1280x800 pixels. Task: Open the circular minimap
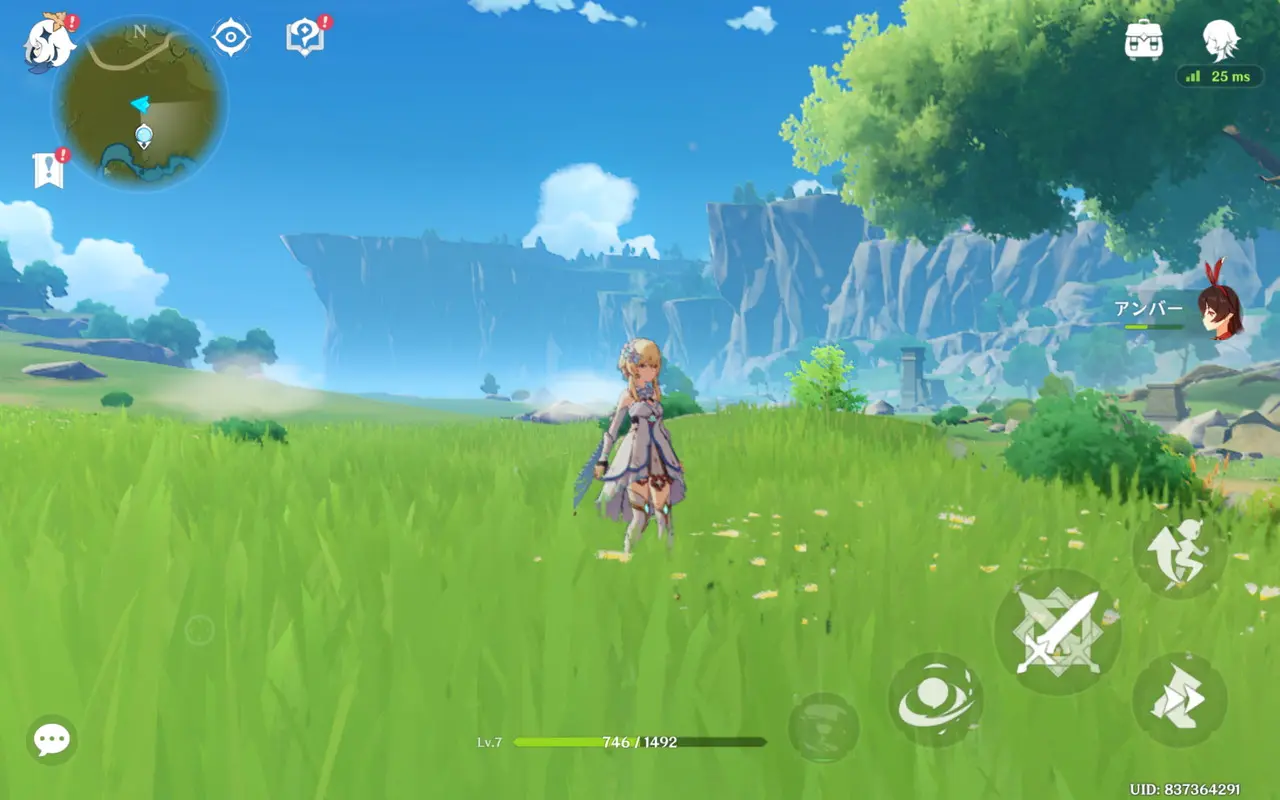click(x=140, y=104)
